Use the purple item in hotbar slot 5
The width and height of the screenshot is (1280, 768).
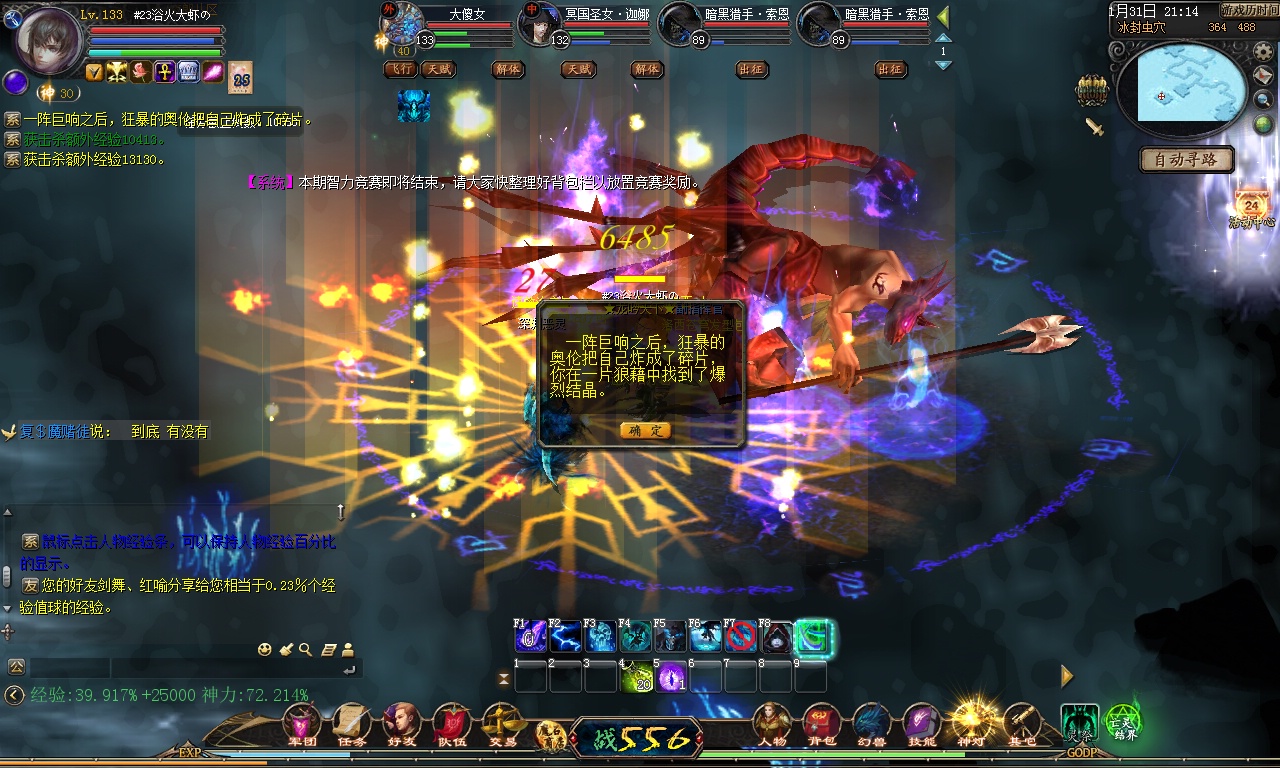(x=671, y=677)
